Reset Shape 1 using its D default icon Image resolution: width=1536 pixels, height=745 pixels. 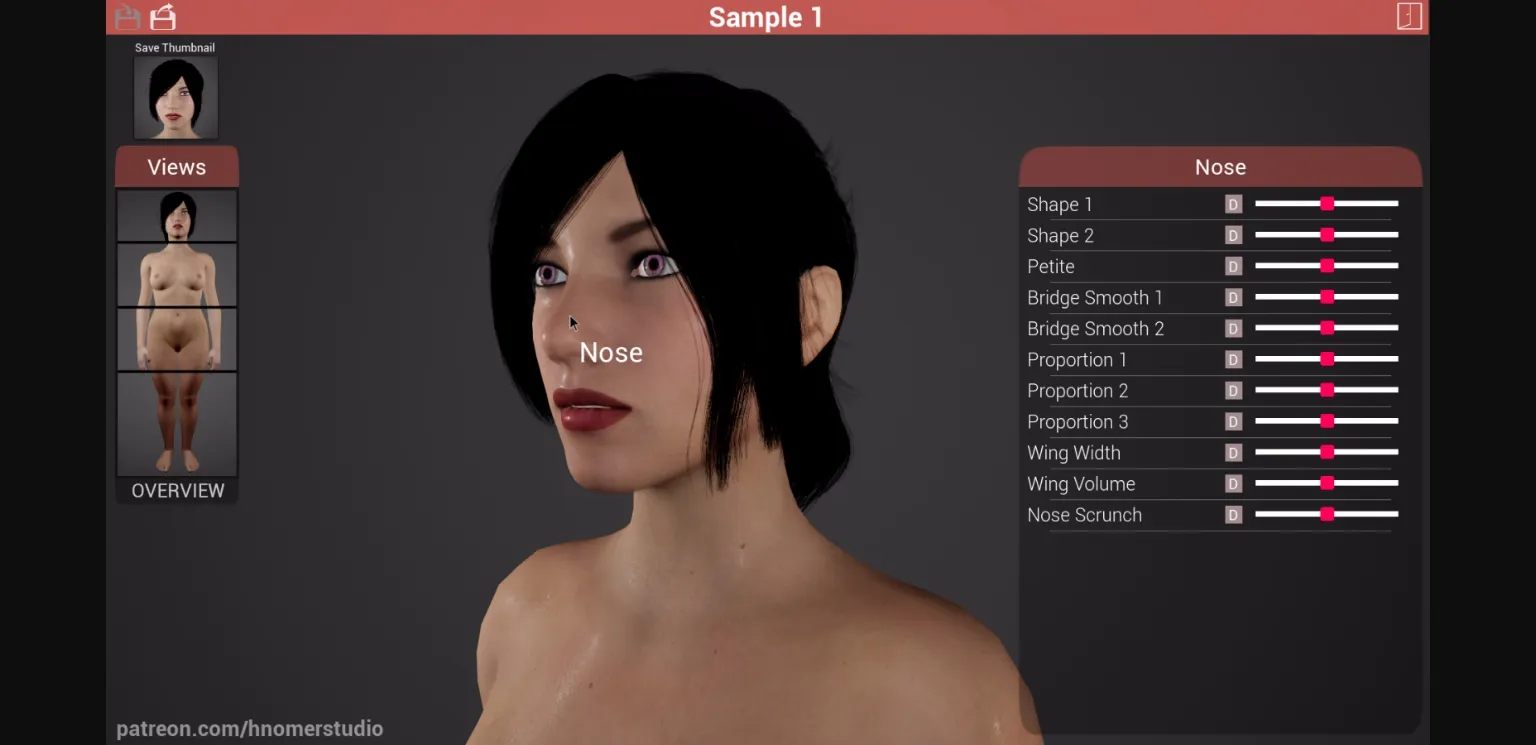coord(1233,204)
